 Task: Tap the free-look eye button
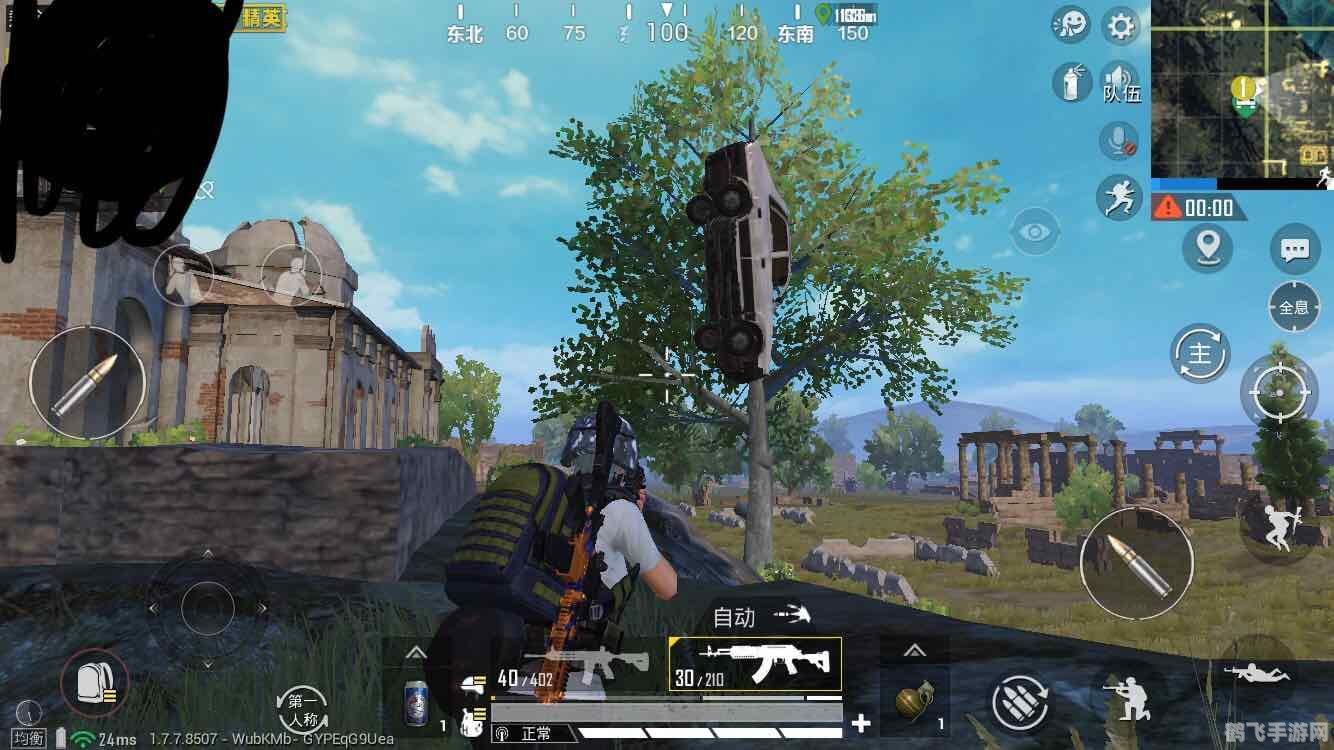(1035, 233)
